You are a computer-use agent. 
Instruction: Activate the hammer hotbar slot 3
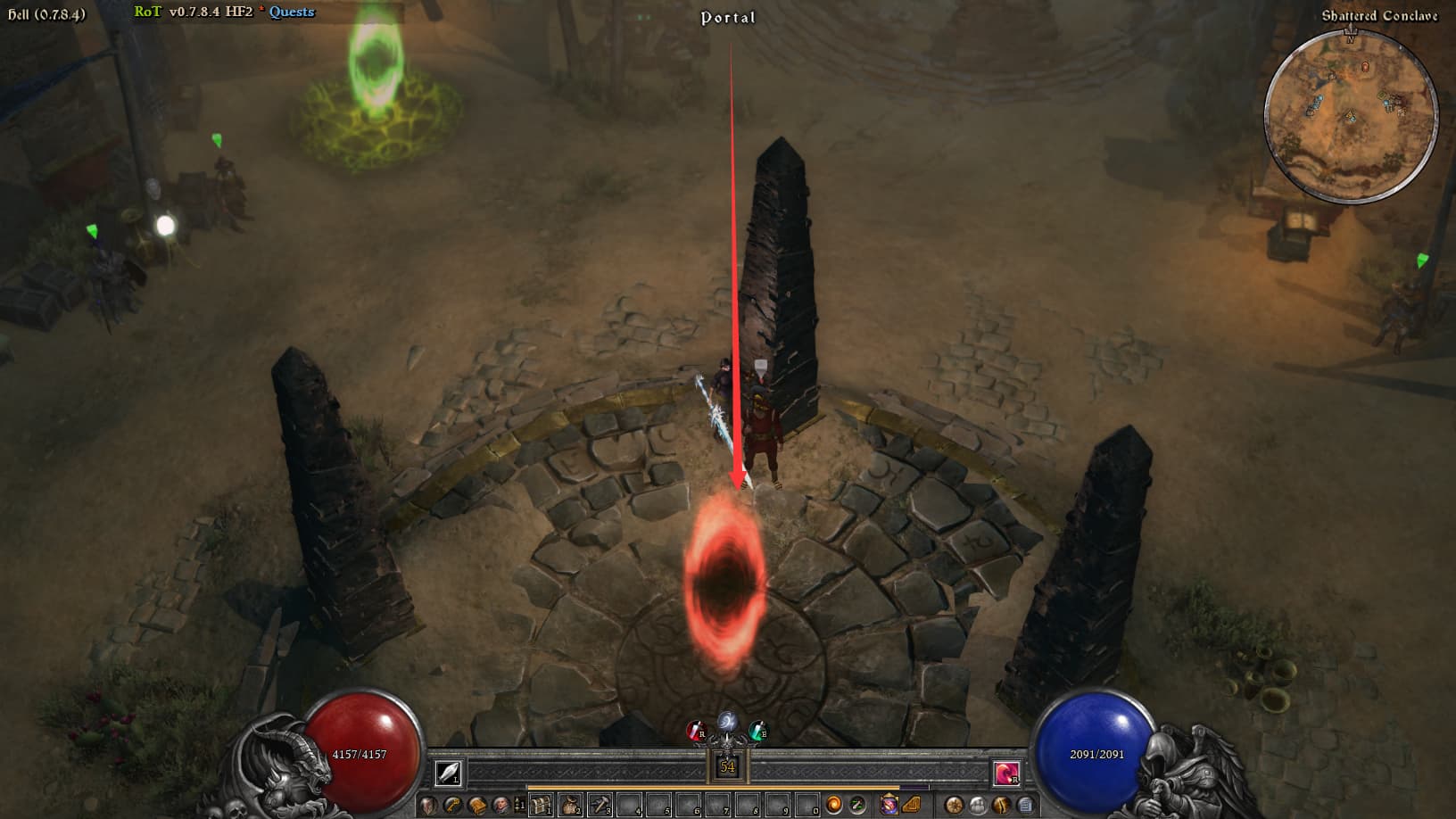click(x=600, y=806)
